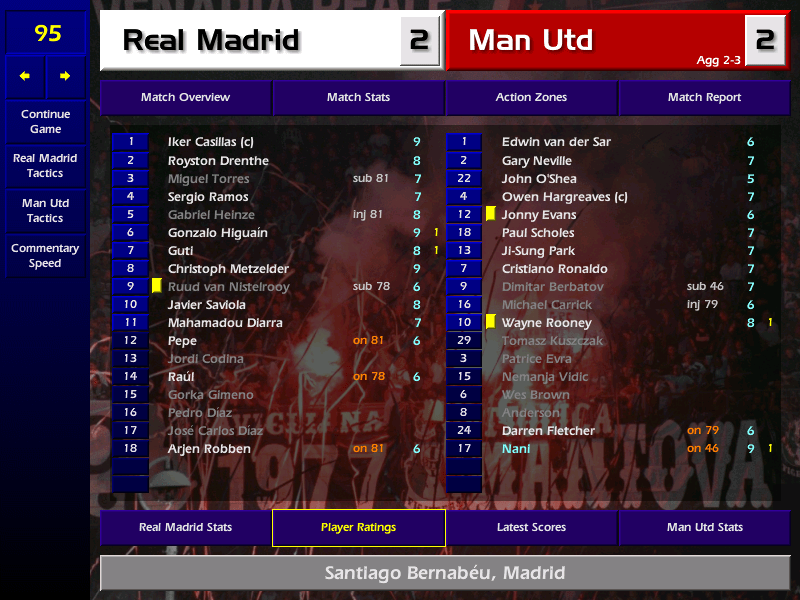This screenshot has width=800, height=600.
Task: Go forward with the right arrow
Action: 66,76
